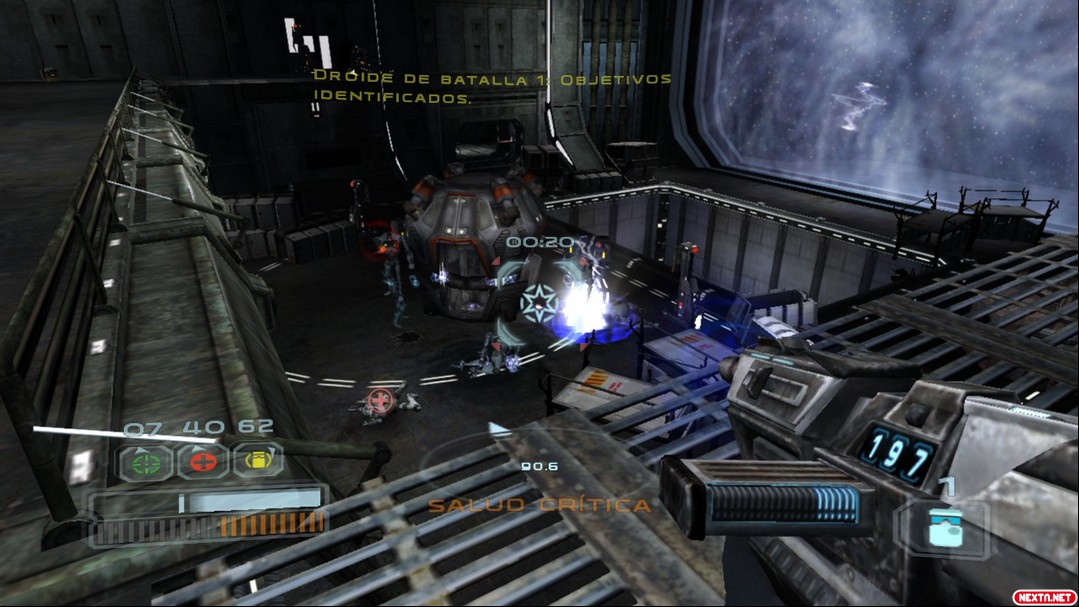Select the red cross revive marker

[380, 399]
